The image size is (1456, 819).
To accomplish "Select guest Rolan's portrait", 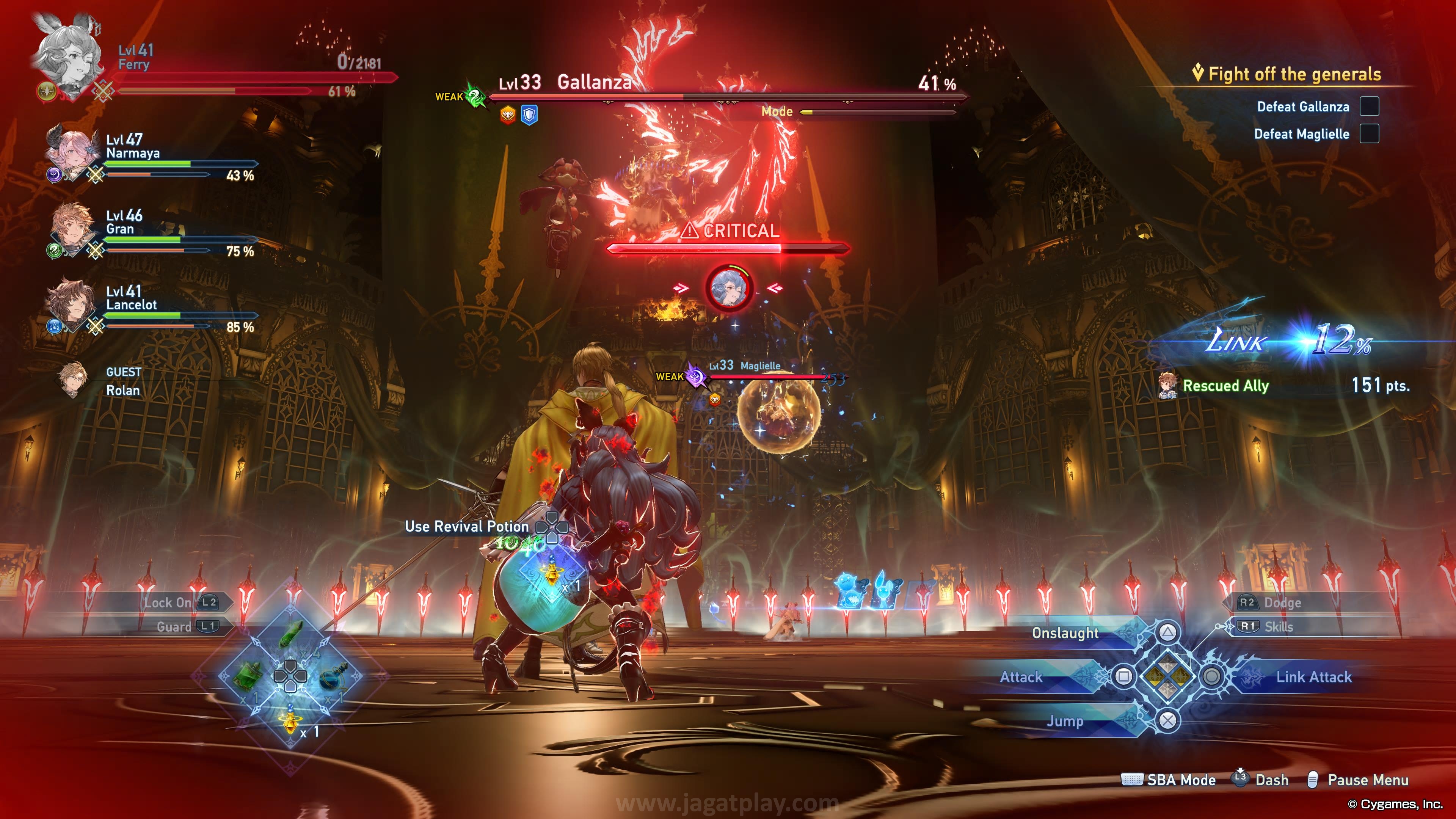I will (x=72, y=380).
